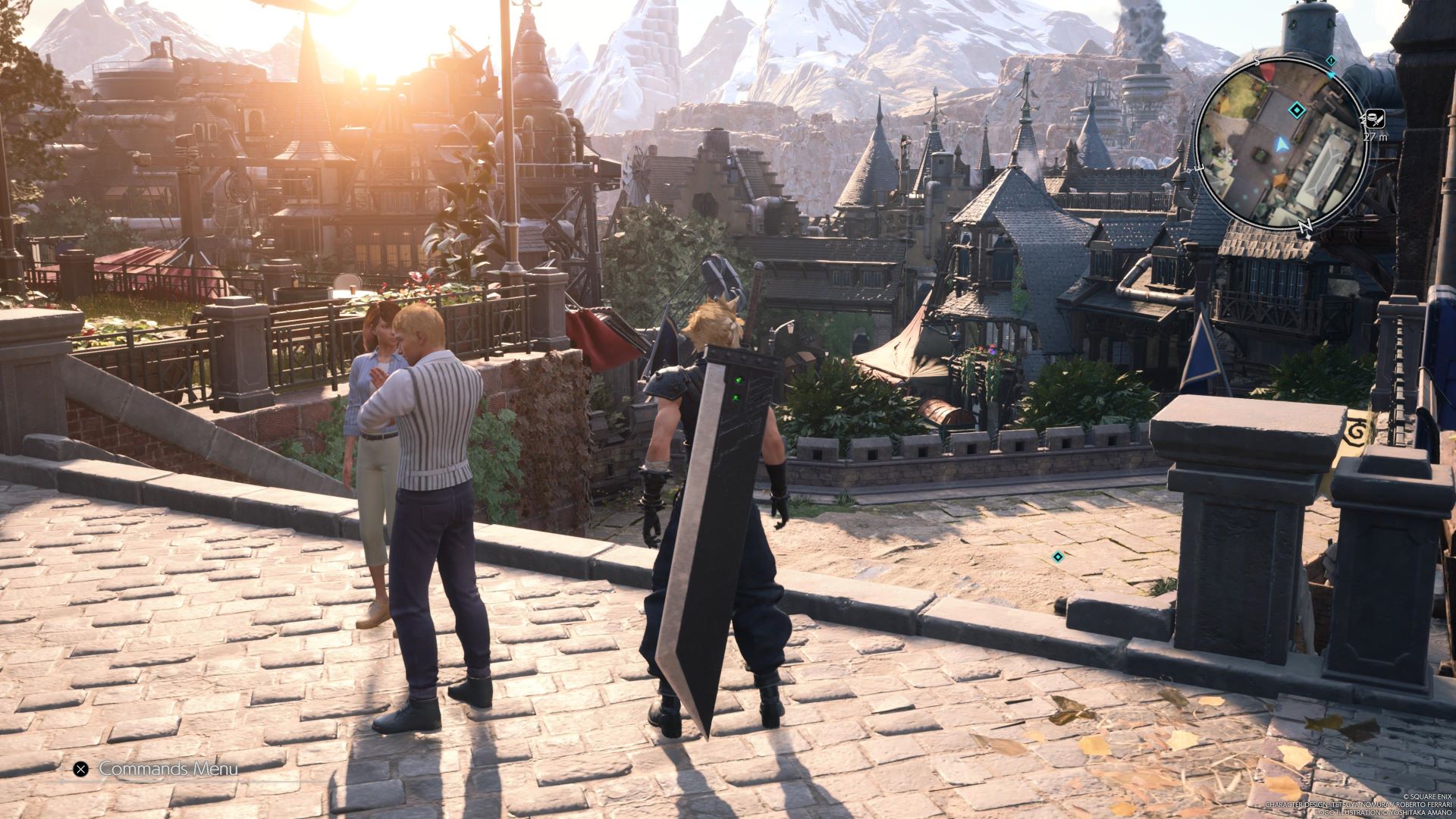Open the Commands Menu label
This screenshot has width=1456, height=819.
pos(168,769)
